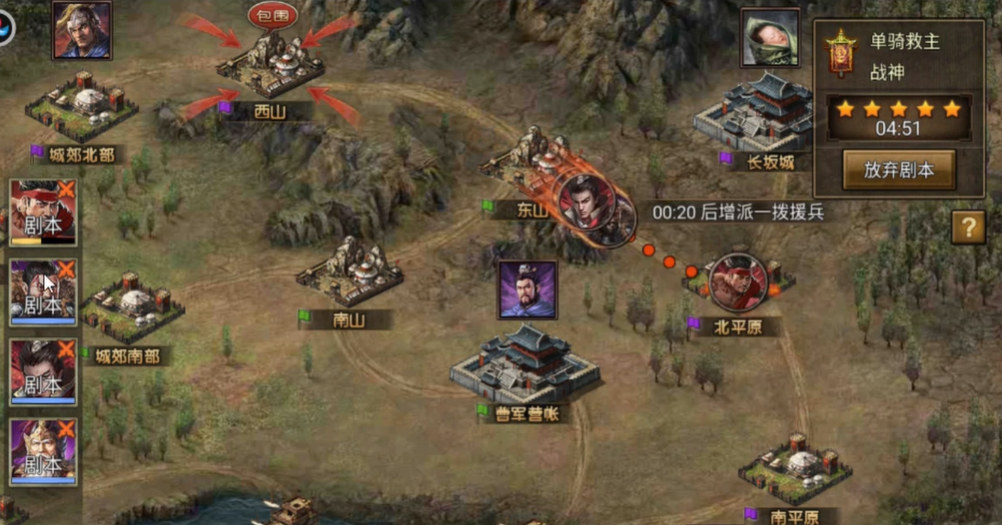Viewport: 1002px width, 525px height.
Task: Tap the red 包围 surround bubble
Action: 272,15
